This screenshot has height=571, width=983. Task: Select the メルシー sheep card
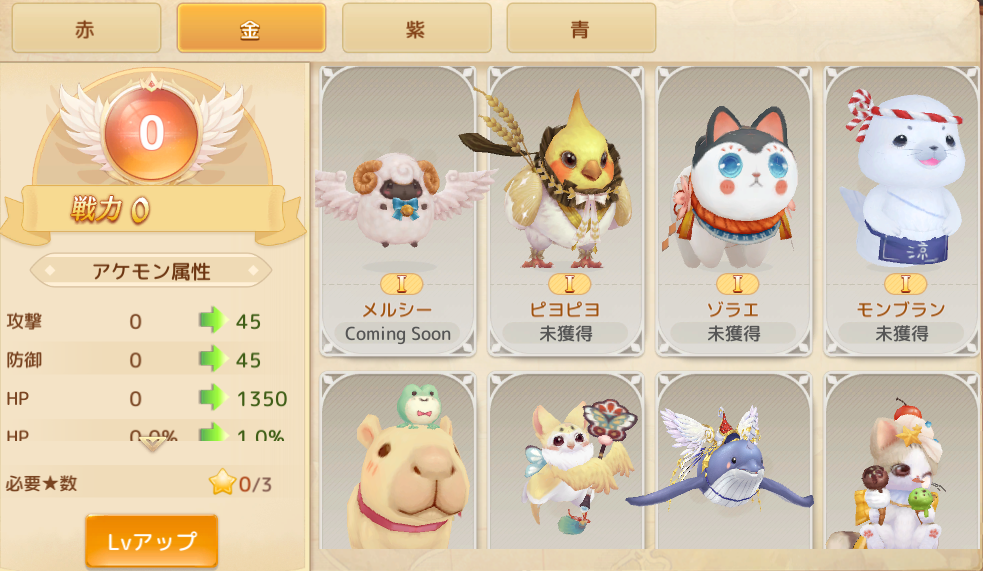(398, 211)
